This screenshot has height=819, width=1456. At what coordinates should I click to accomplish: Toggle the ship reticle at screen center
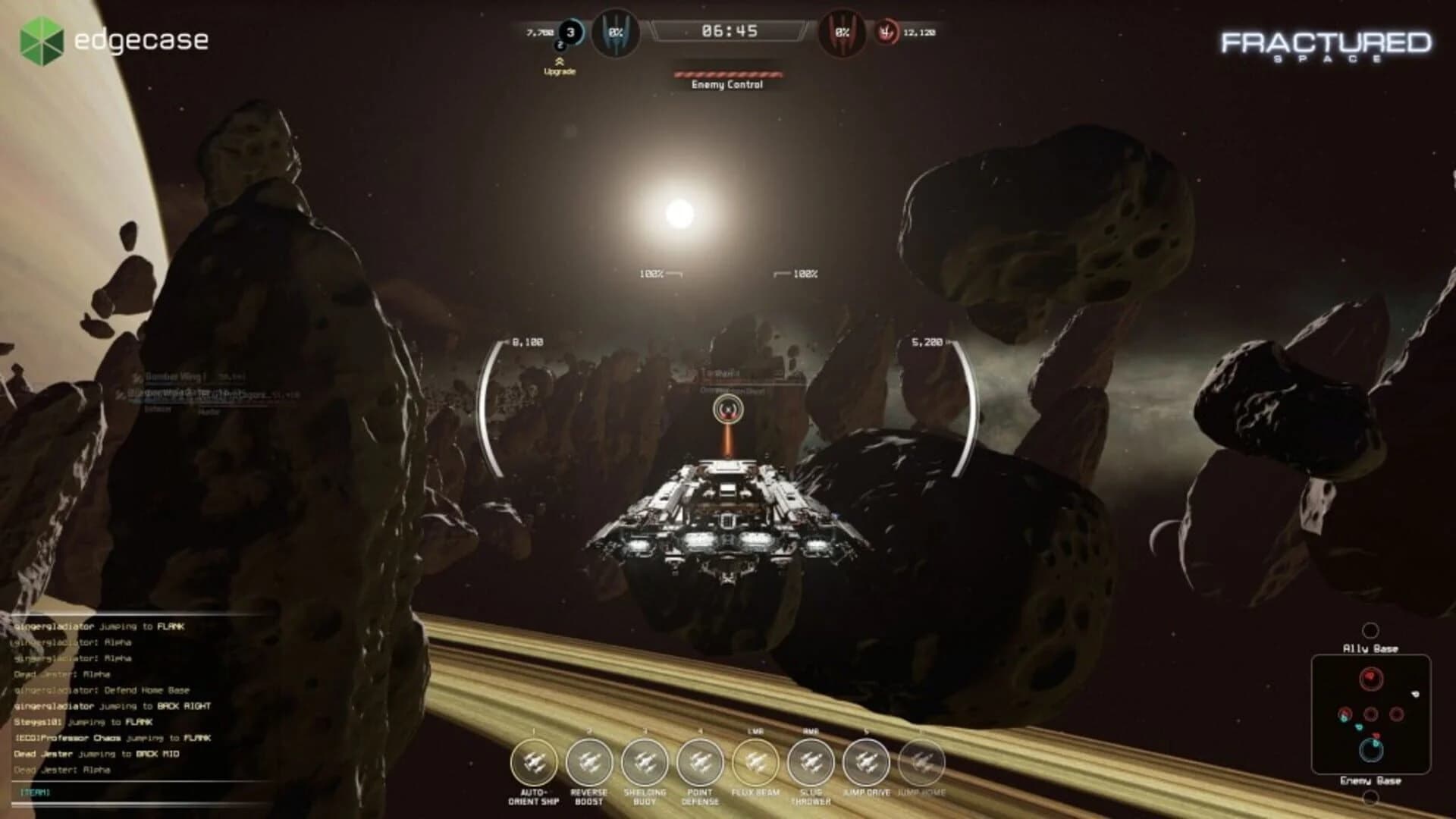coord(727,409)
